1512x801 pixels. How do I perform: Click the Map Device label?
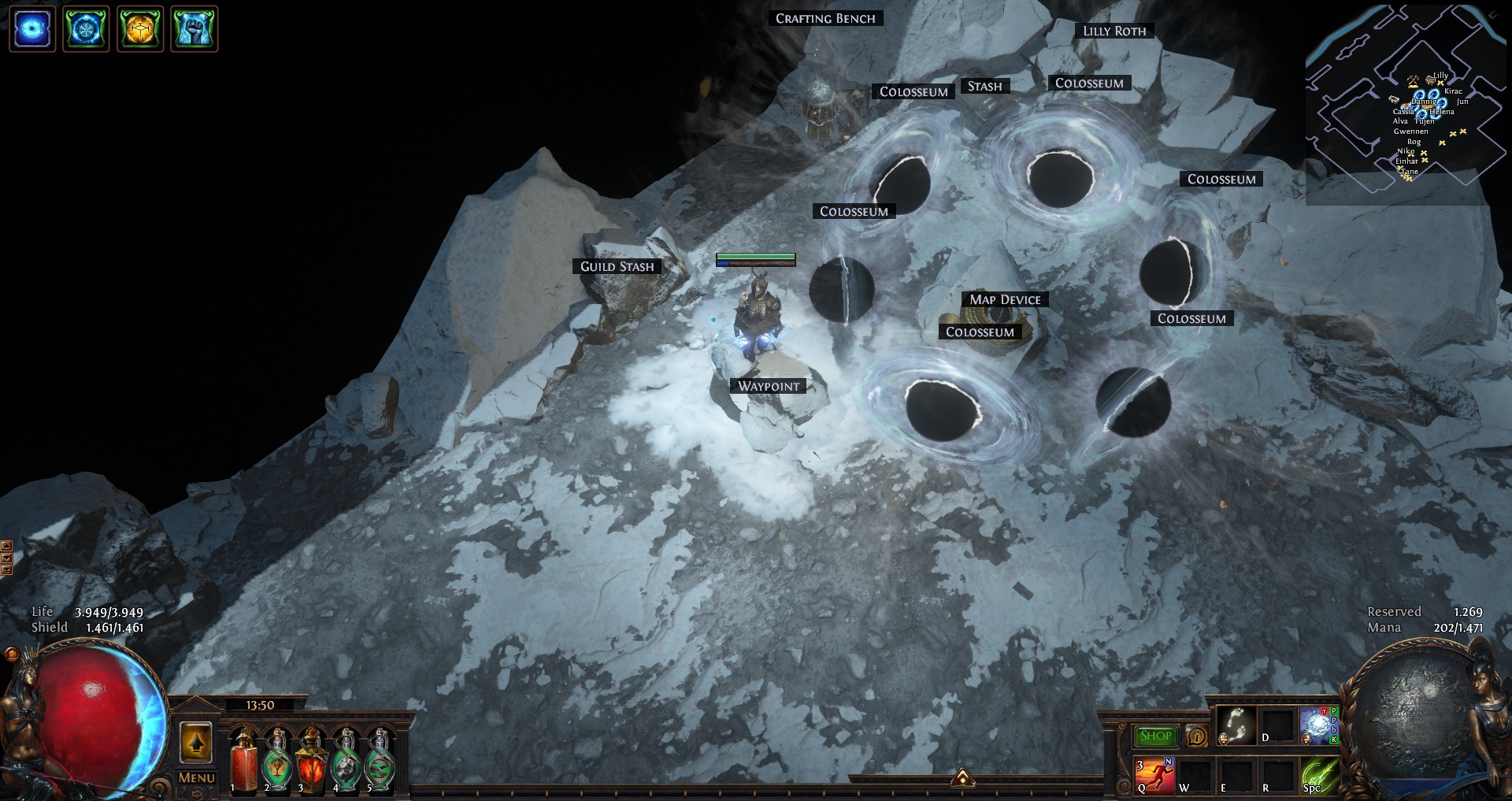1005,299
